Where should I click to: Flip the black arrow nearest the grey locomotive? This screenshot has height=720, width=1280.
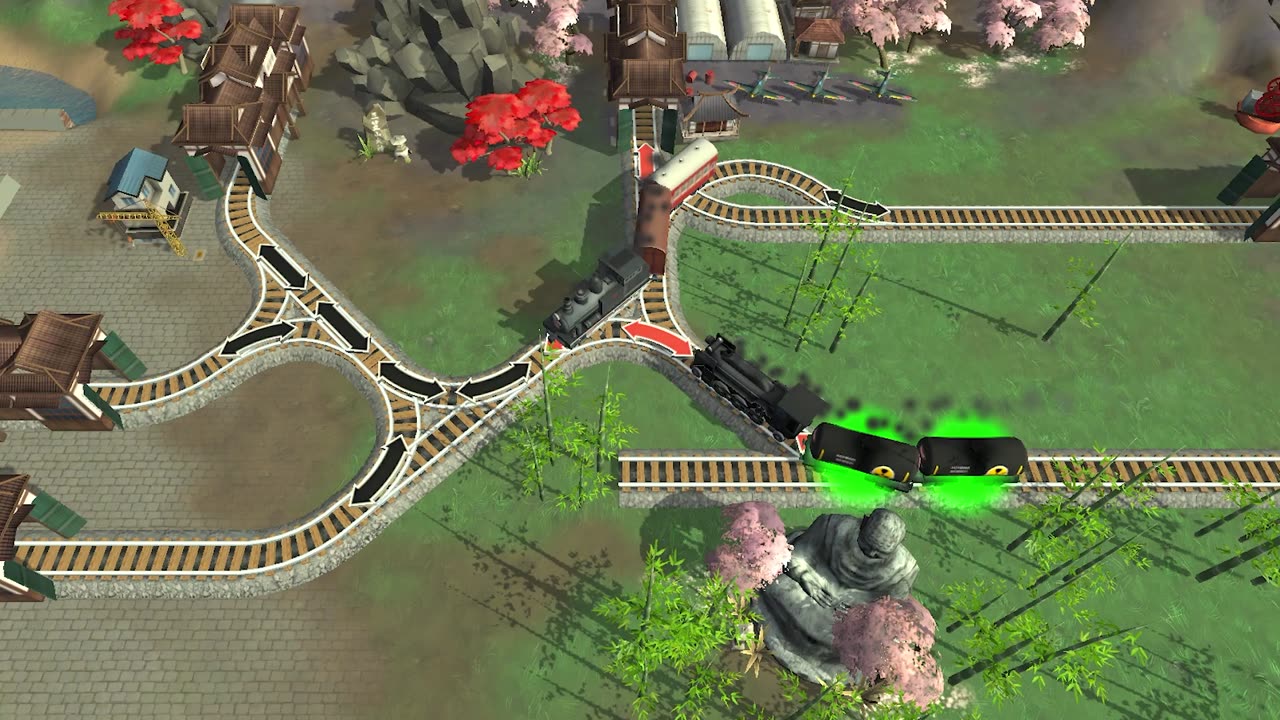pyautogui.click(x=494, y=380)
